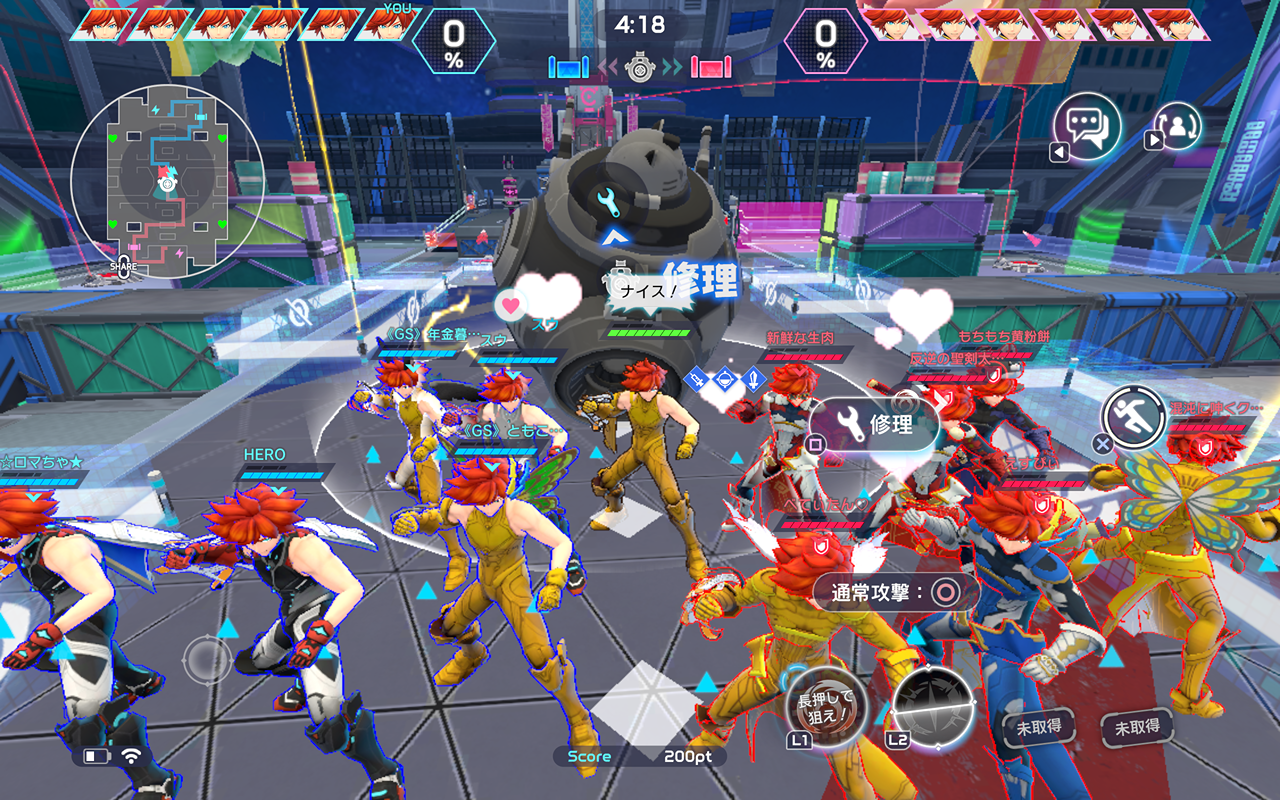Select the circular arena minimap

[167, 181]
